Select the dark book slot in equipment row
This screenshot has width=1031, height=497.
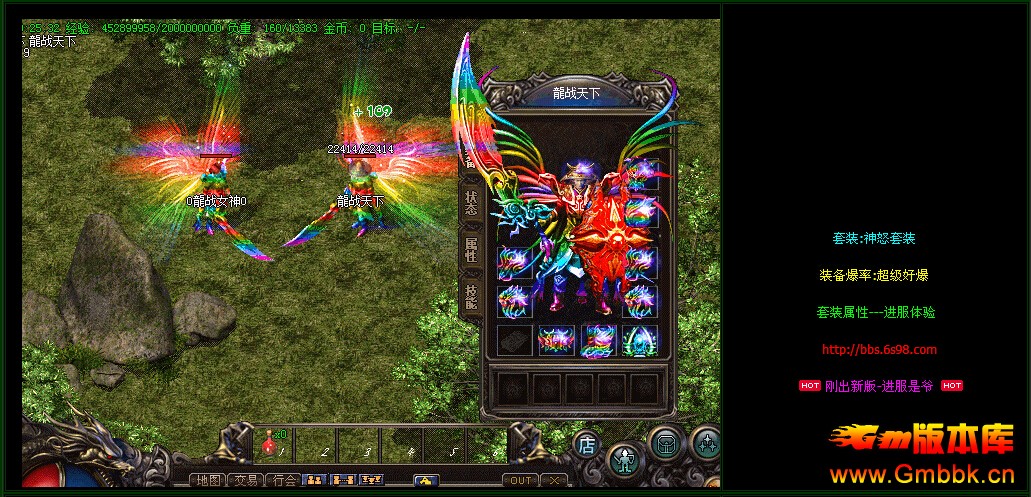(515, 340)
